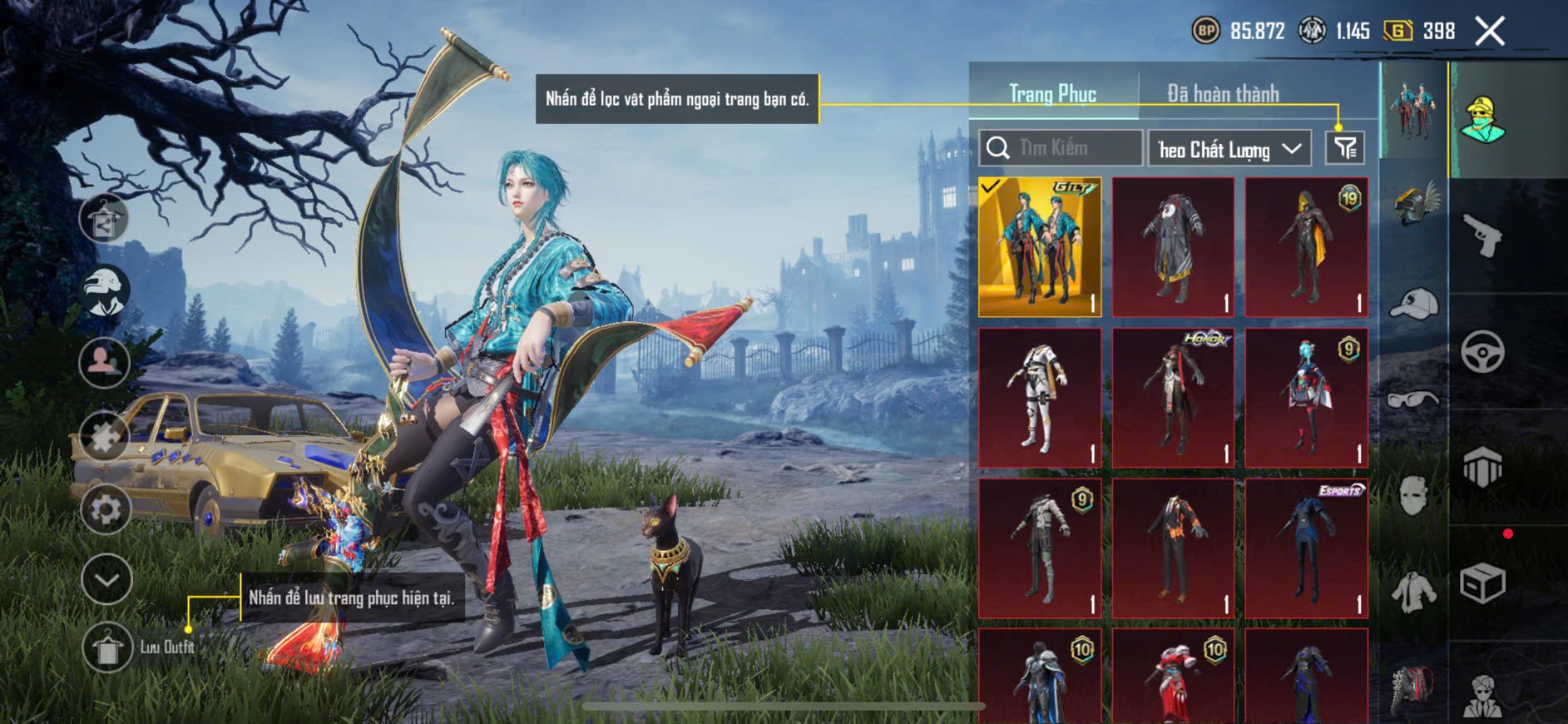
Task: Go to the vehicle steering wheel section
Action: pos(1482,351)
